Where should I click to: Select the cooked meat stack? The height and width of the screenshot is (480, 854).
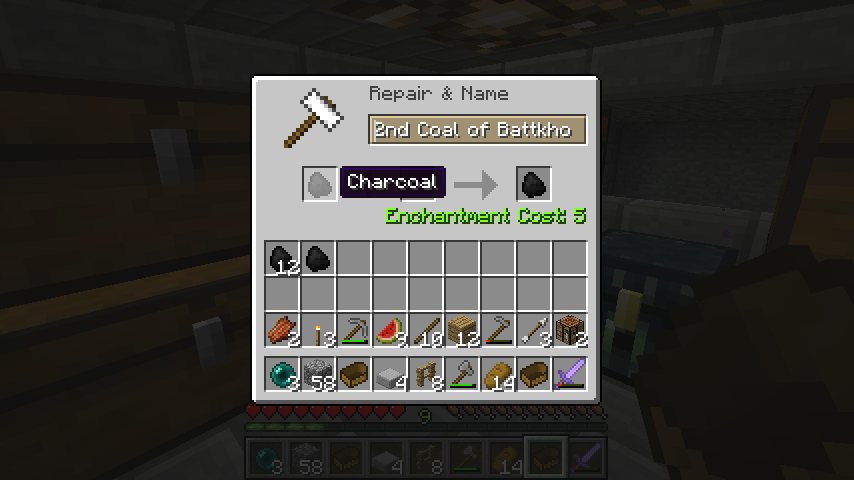[282, 331]
